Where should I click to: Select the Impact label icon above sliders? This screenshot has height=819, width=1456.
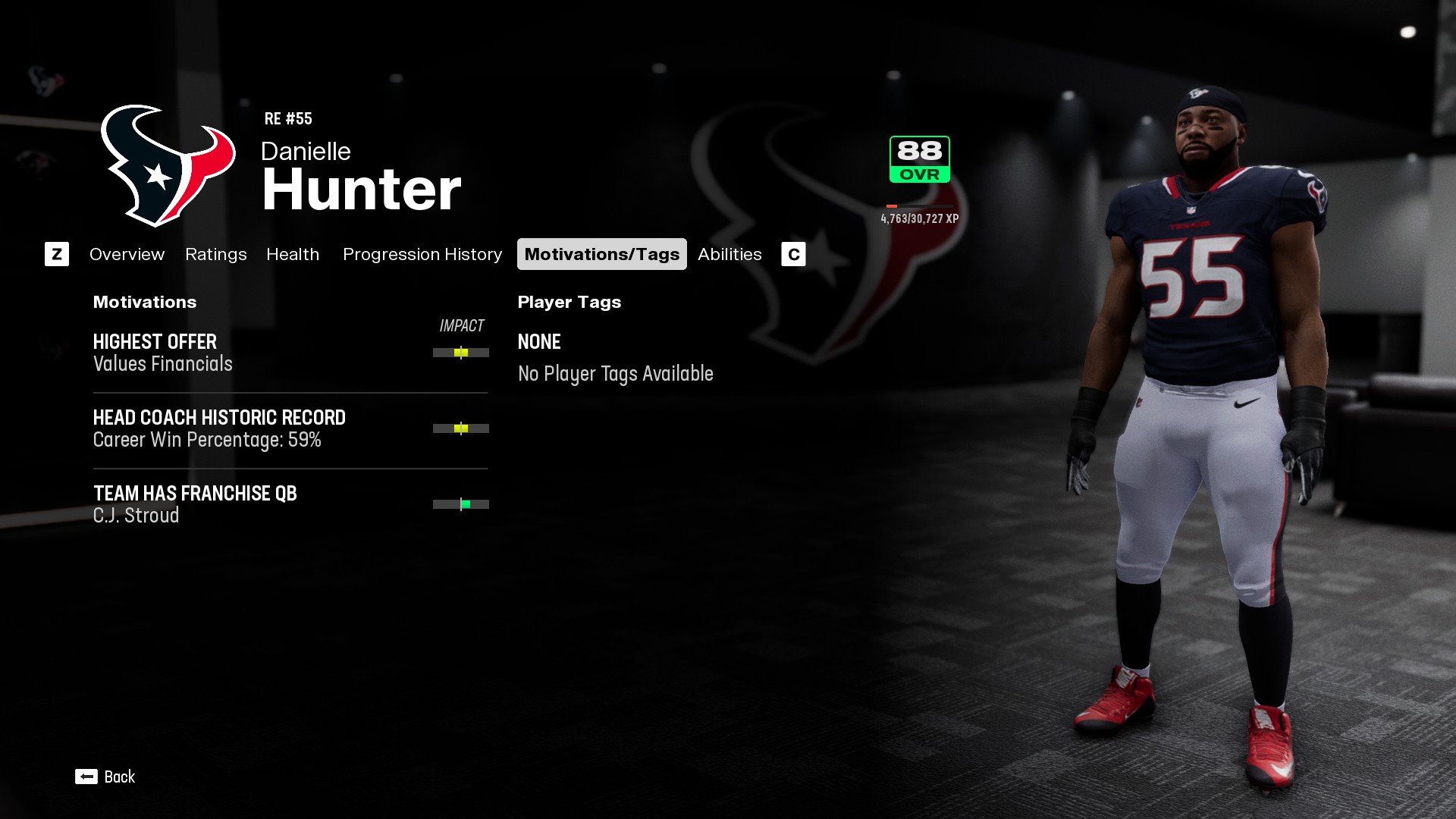pyautogui.click(x=462, y=326)
